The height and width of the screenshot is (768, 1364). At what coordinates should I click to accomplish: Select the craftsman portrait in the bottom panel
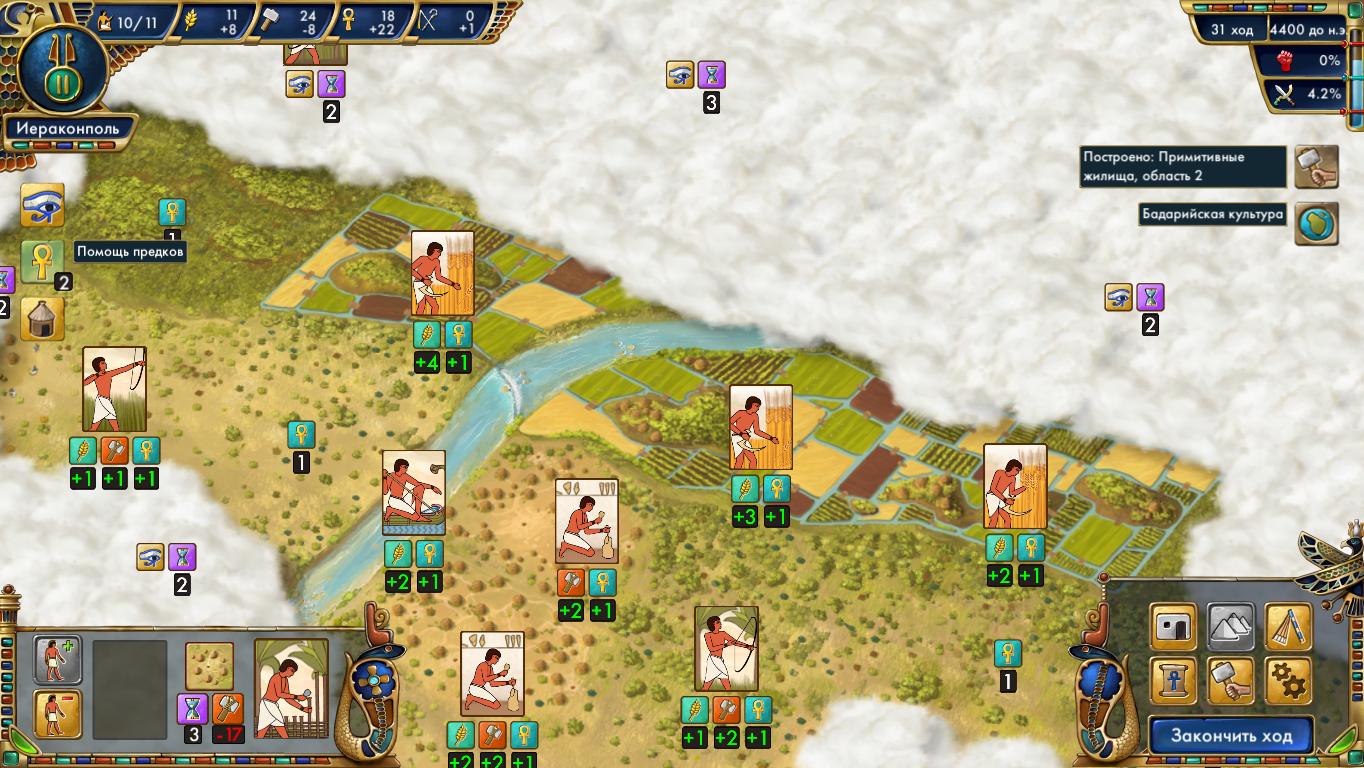(x=291, y=688)
